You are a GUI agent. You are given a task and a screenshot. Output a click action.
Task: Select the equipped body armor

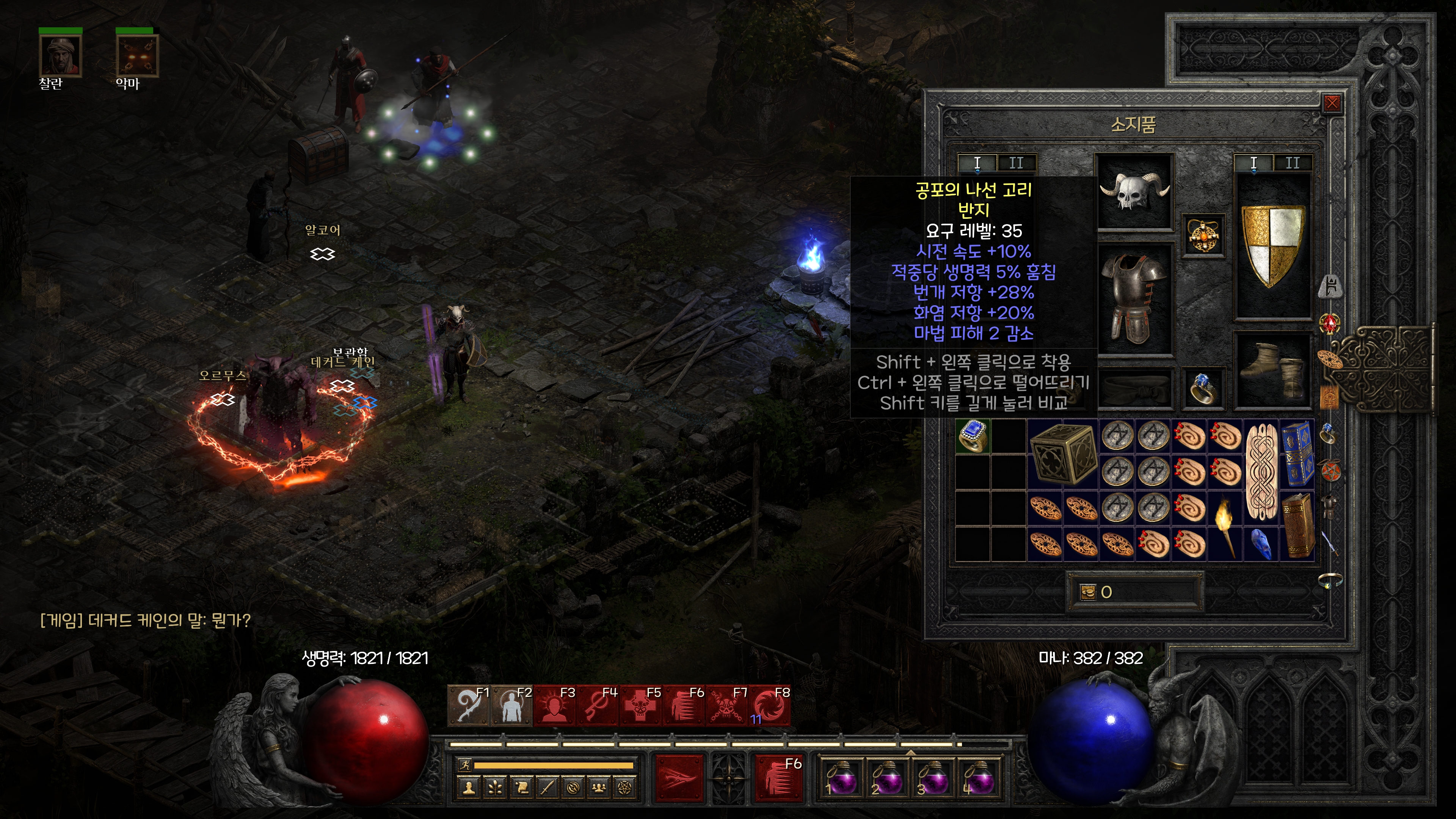(x=1134, y=298)
